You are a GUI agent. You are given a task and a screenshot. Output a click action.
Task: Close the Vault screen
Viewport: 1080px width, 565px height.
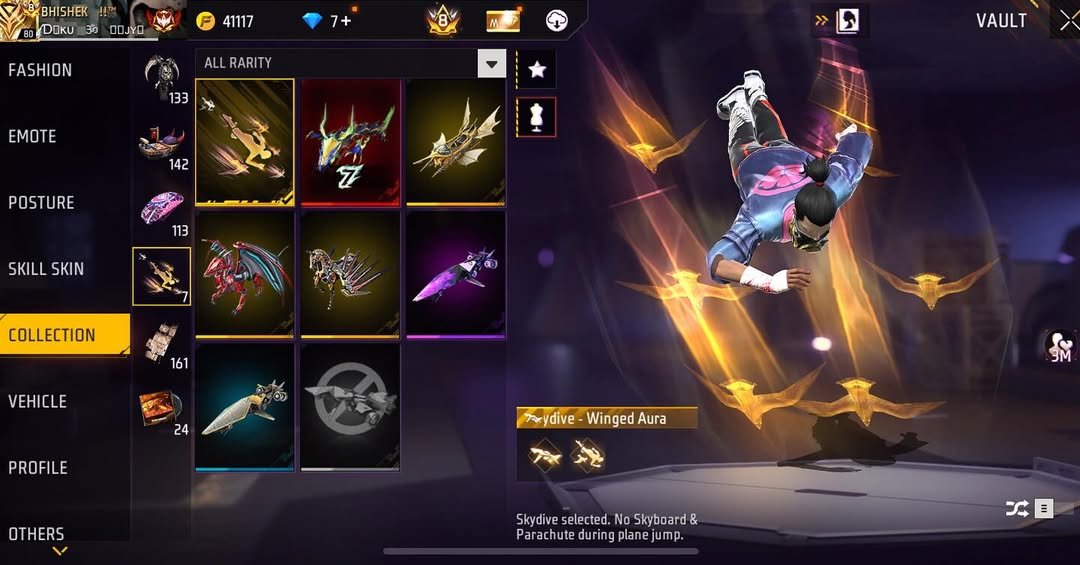pyautogui.click(x=1068, y=20)
